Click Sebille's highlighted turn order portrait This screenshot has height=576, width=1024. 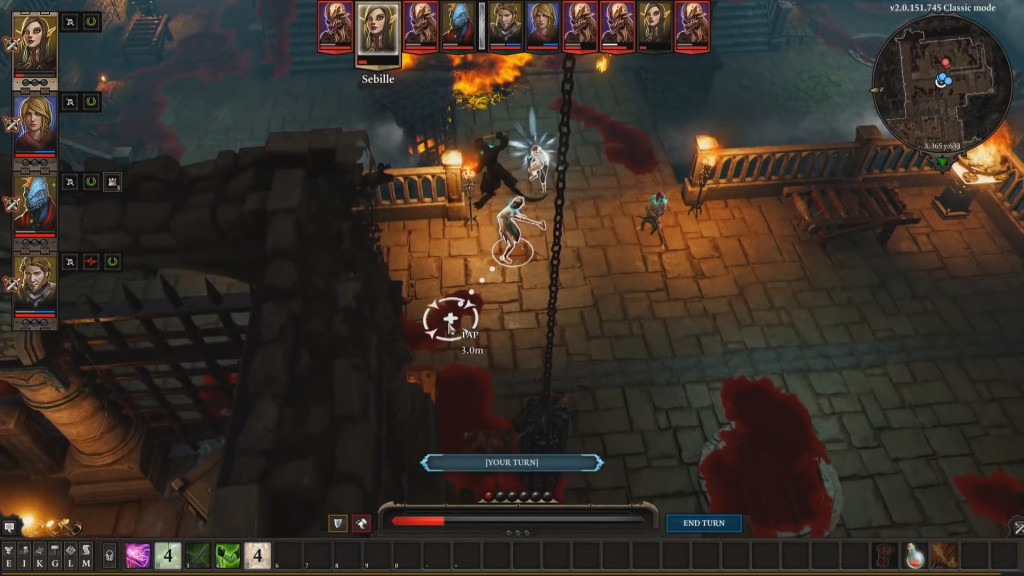click(379, 29)
